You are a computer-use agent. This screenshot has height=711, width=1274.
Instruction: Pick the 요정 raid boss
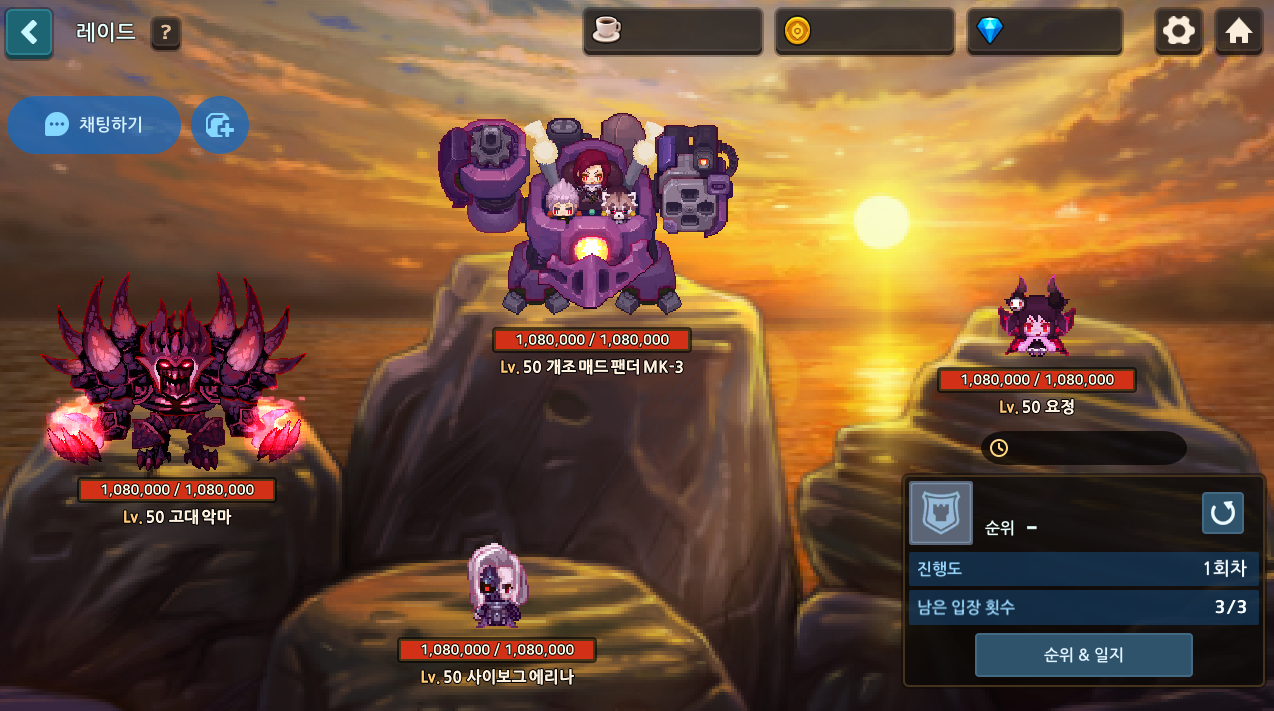[1035, 320]
